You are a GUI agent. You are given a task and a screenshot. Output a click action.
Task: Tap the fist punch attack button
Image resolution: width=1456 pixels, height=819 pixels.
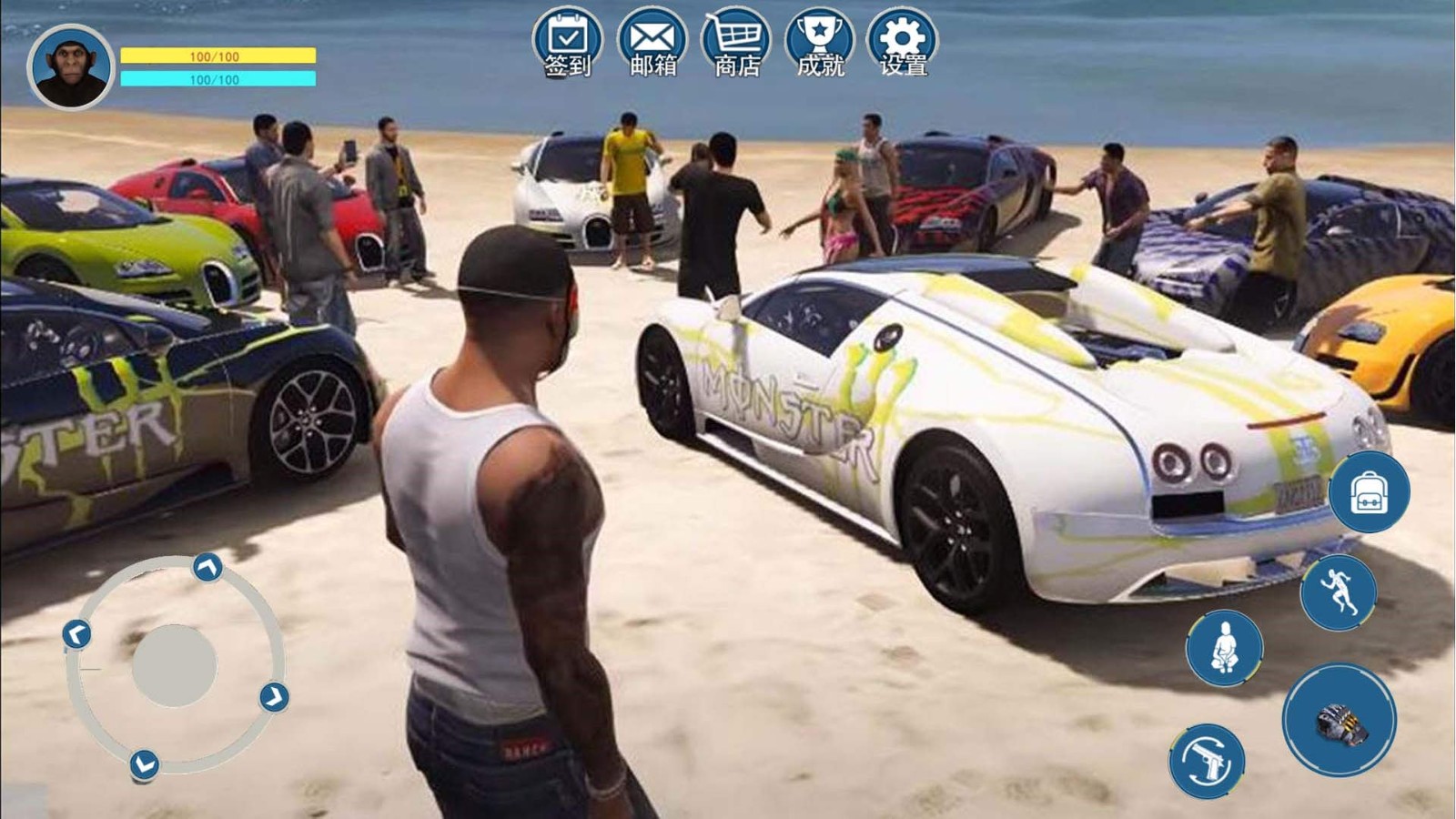[x=1340, y=720]
